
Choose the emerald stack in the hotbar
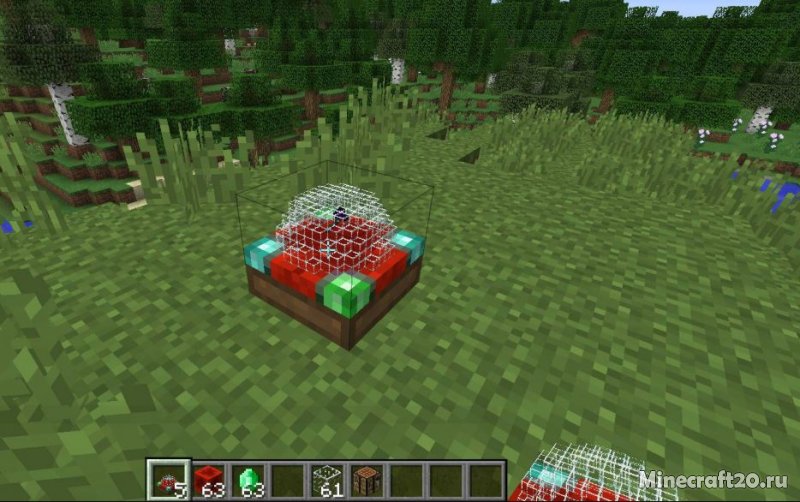[x=247, y=480]
